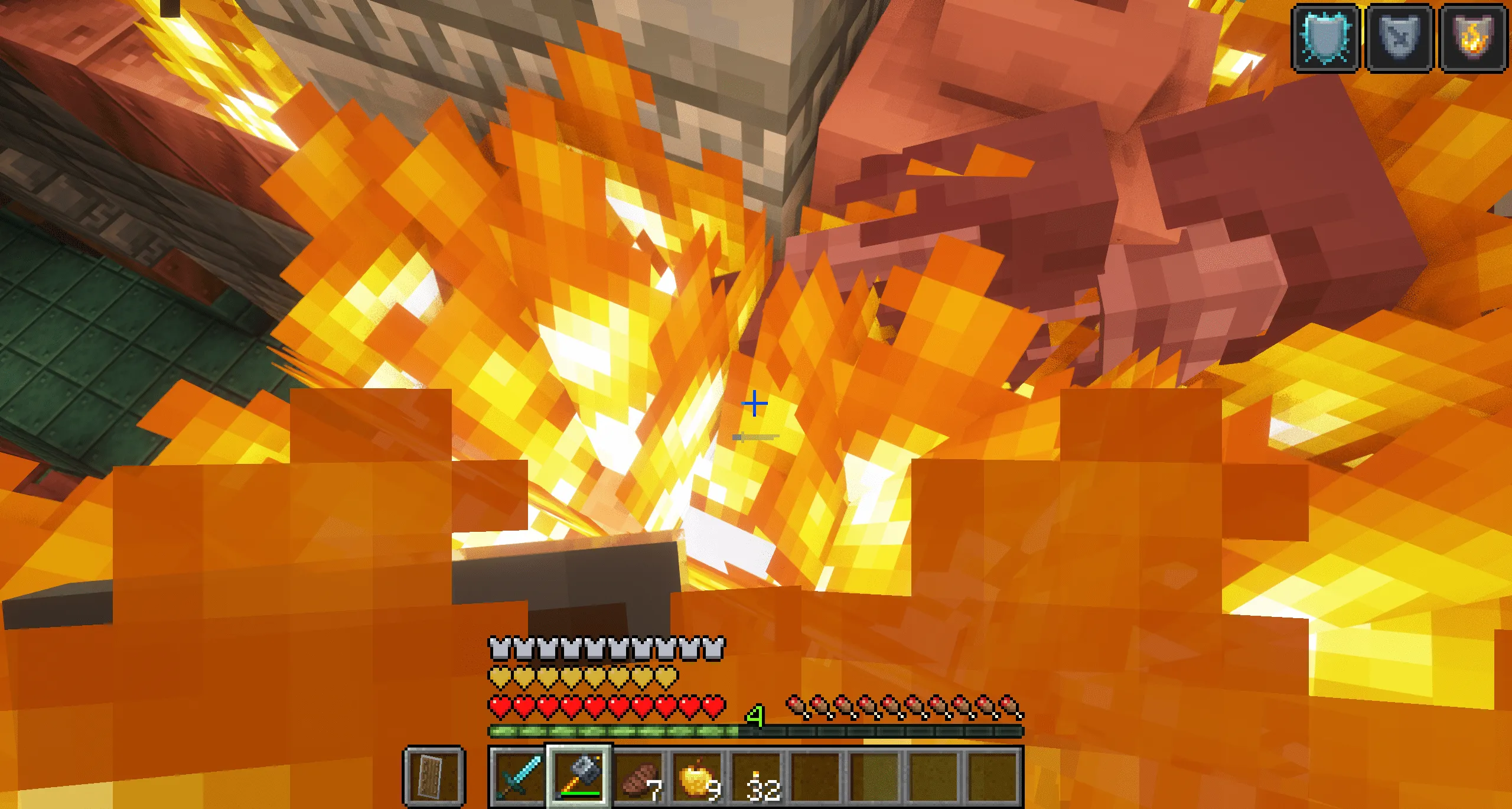Screen dimensions: 1512x809
Task: Click the crosshair in screen center
Action: (x=754, y=403)
